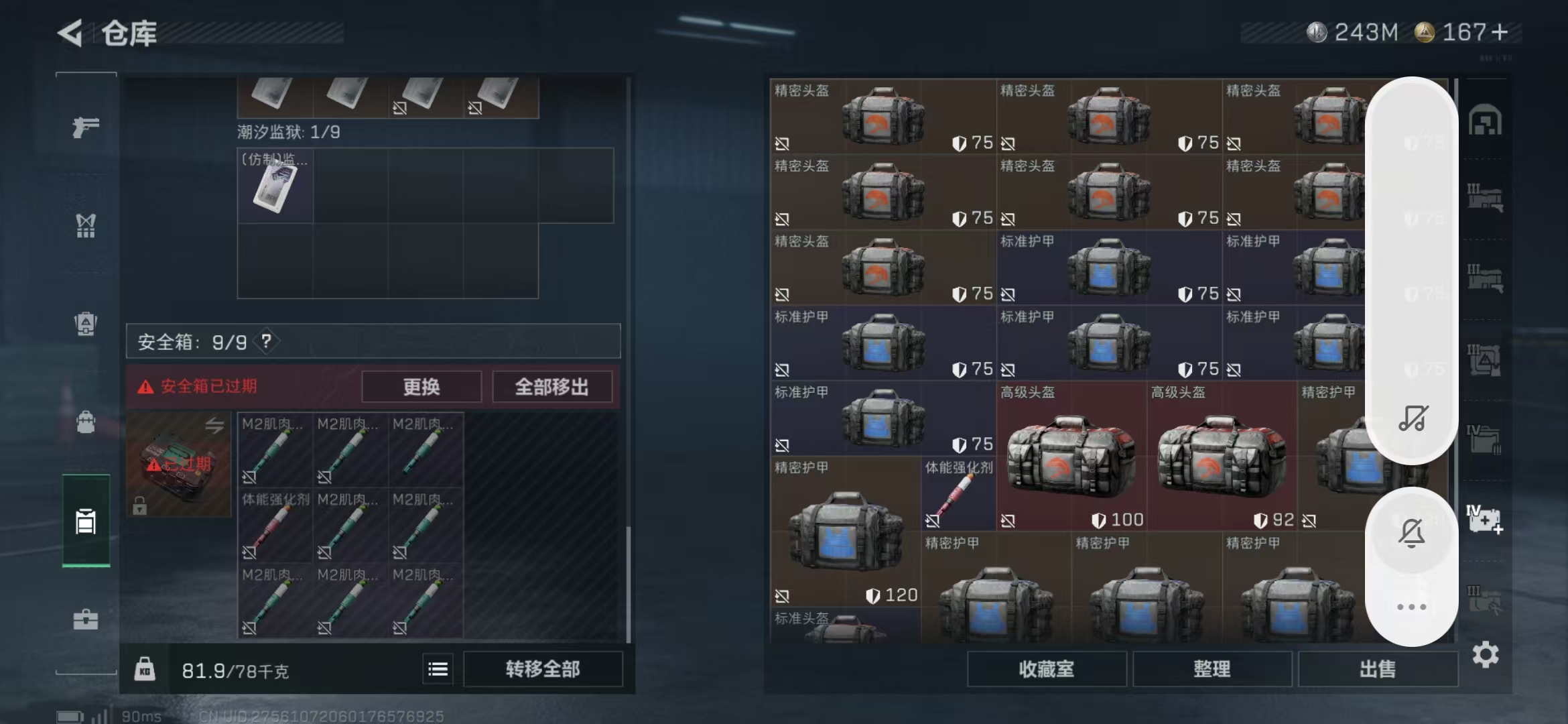Screen dimensions: 1568x724
Task: Open the three-dots overlay menu
Action: [1411, 607]
